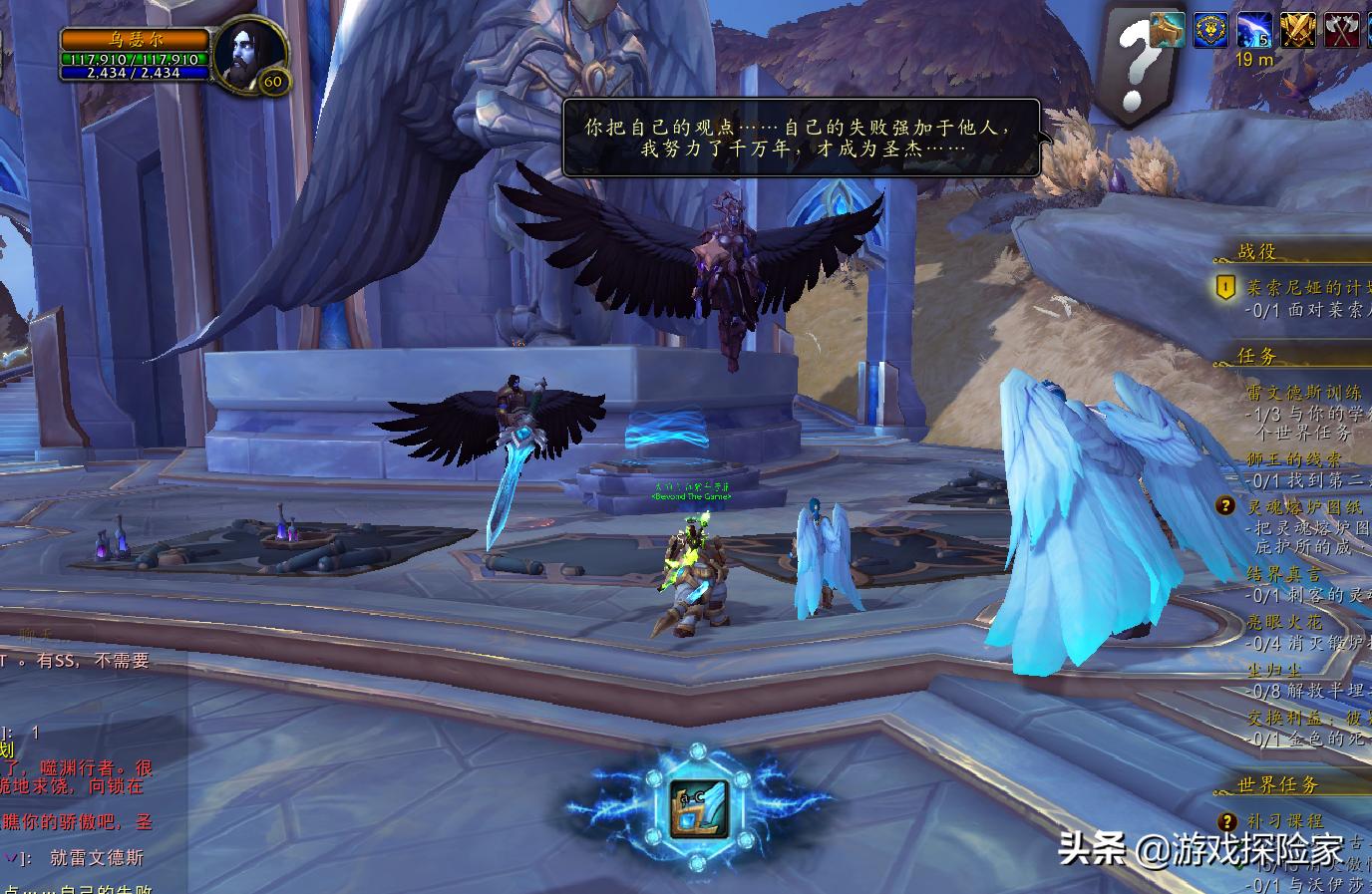
Task: Click the crossed axes buff icon
Action: click(1342, 30)
